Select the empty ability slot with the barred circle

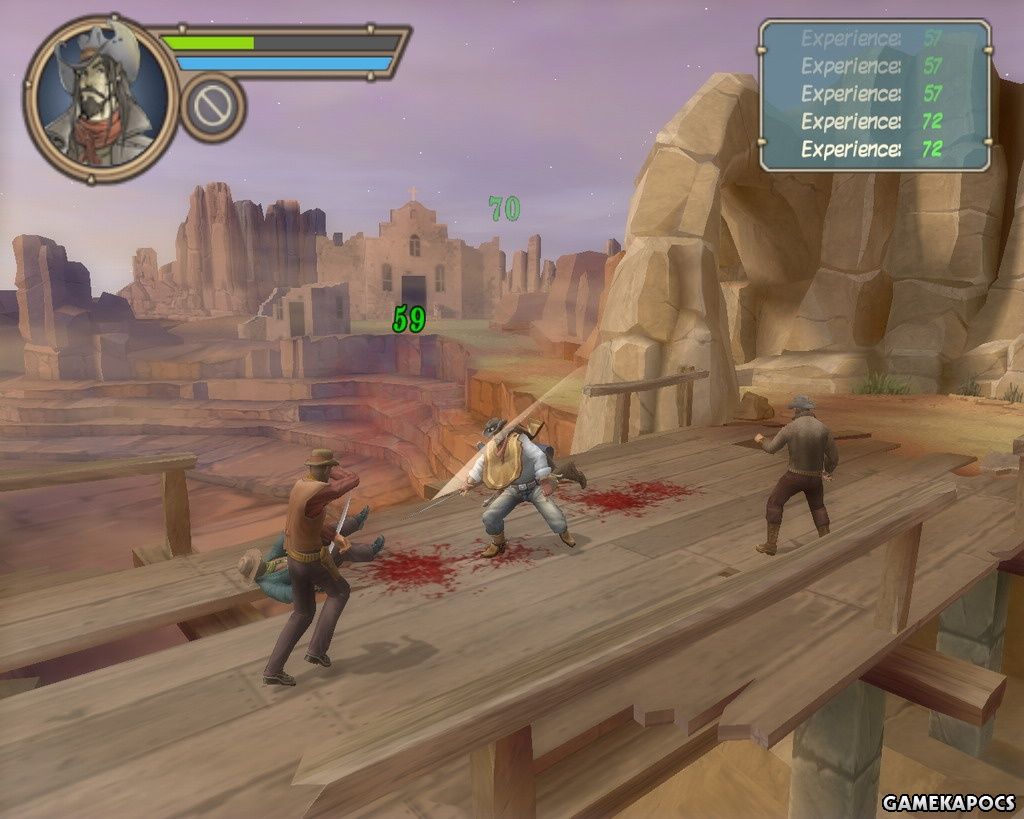(x=213, y=108)
